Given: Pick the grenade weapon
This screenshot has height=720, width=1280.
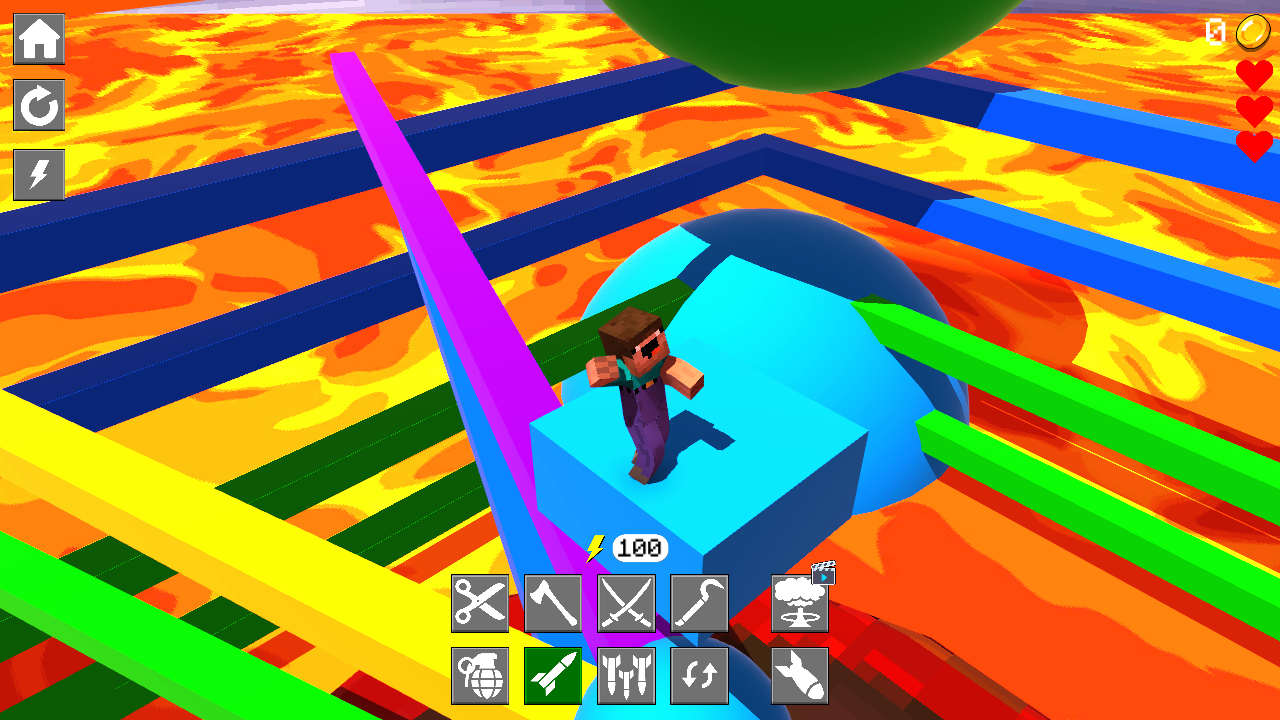Looking at the screenshot, I should [x=479, y=676].
